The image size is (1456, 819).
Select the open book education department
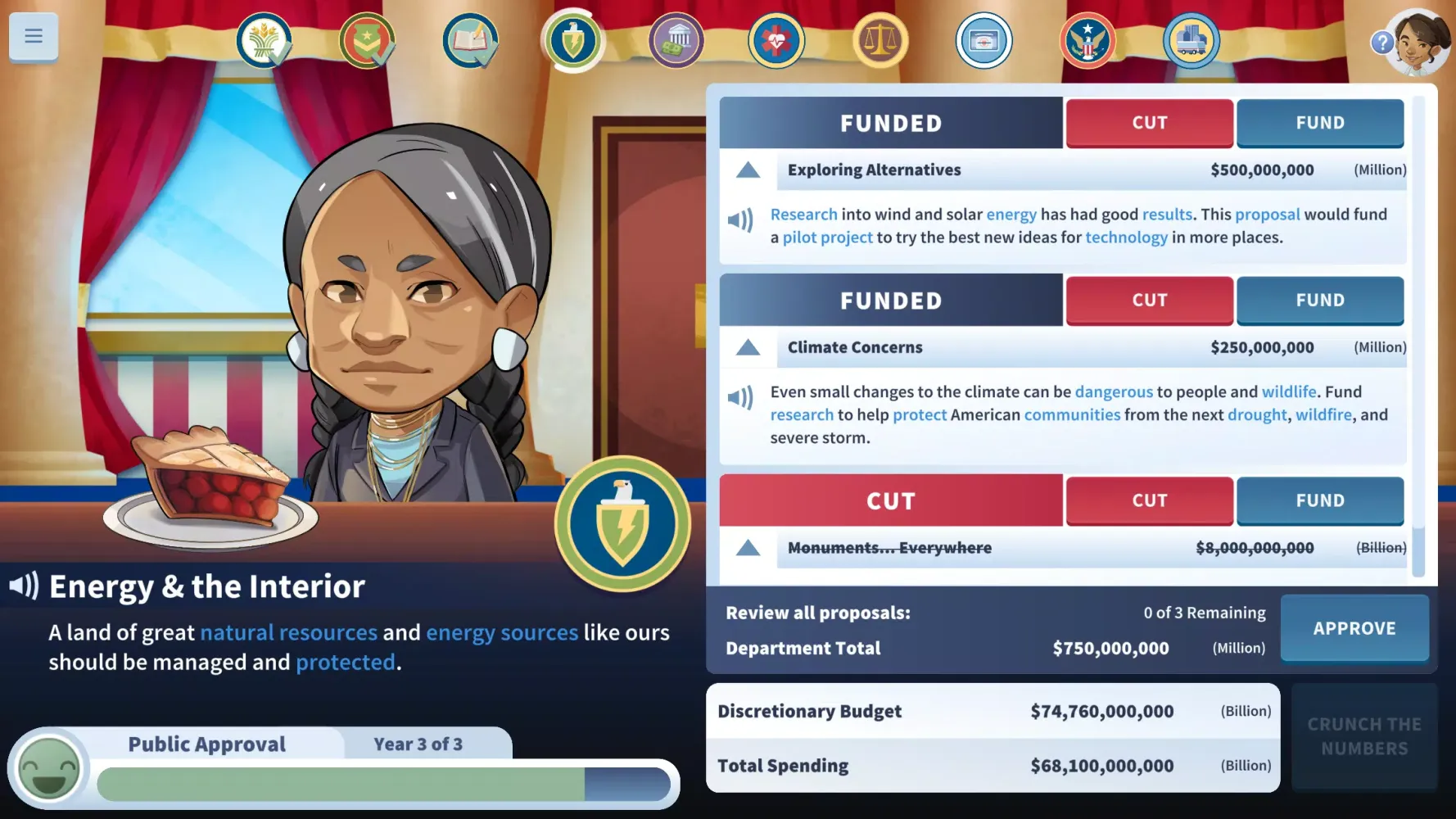click(x=470, y=41)
